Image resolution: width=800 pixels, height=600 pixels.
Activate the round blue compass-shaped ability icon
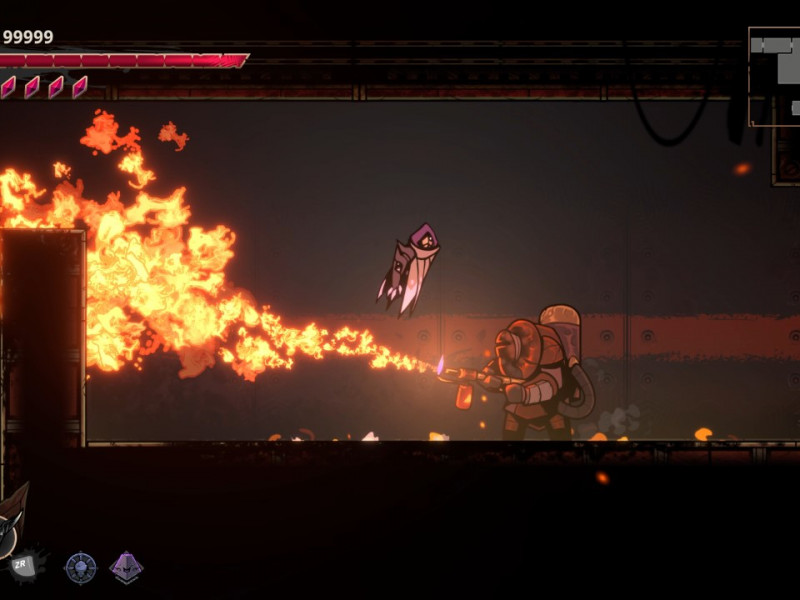(x=80, y=568)
